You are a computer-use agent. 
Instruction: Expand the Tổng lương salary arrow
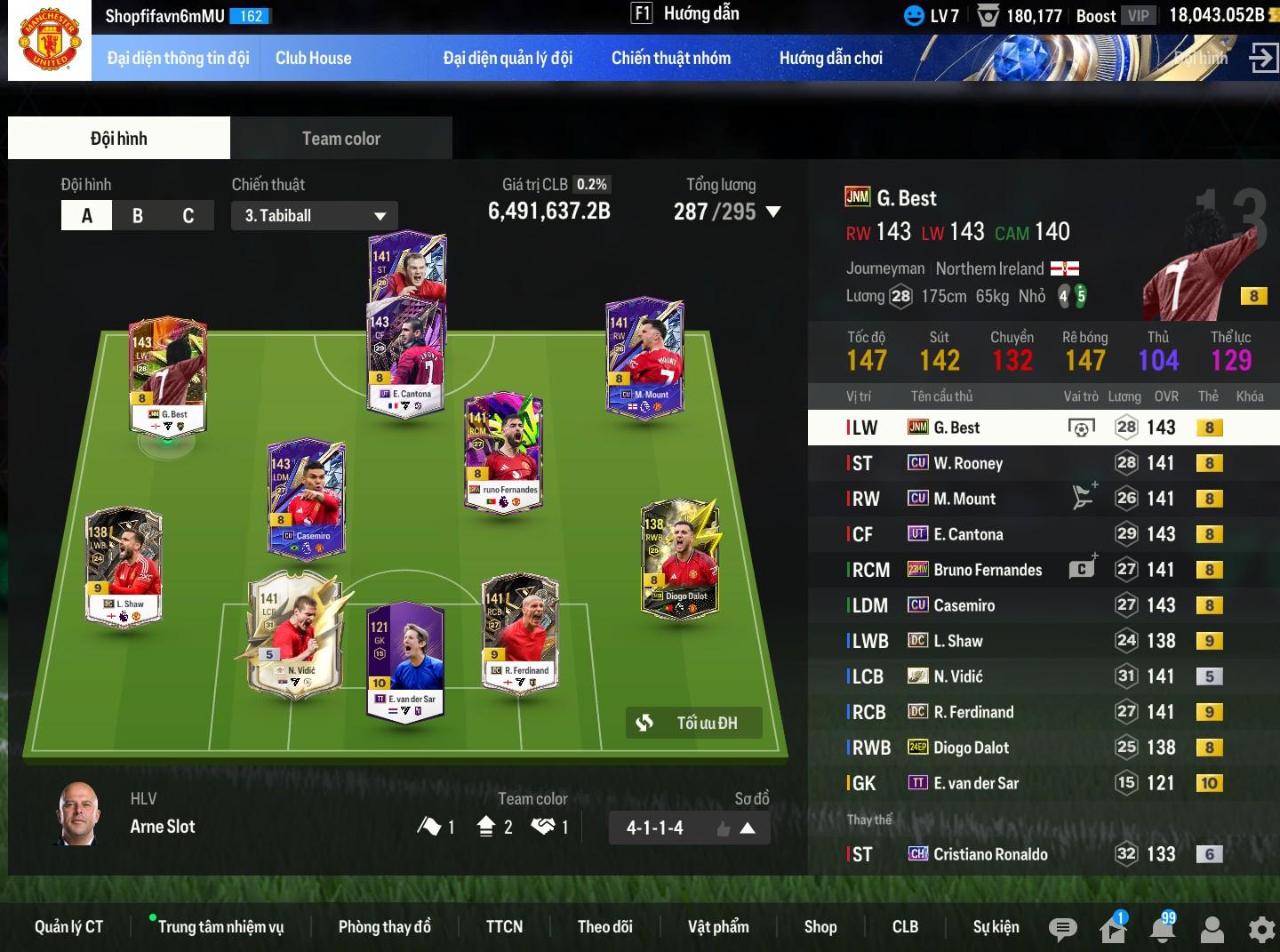[773, 212]
